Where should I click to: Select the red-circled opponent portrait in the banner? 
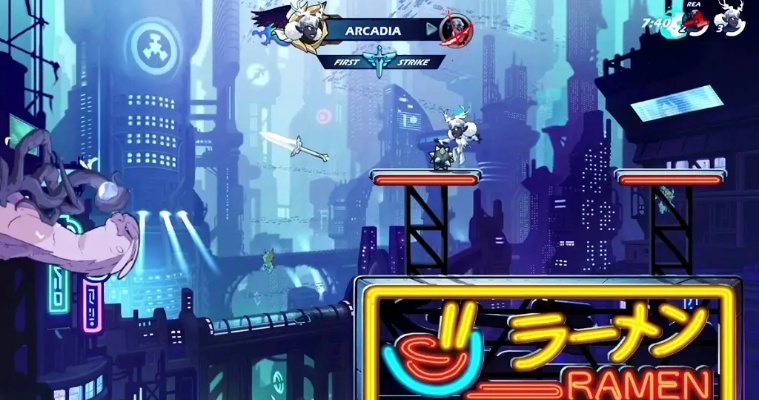click(457, 30)
